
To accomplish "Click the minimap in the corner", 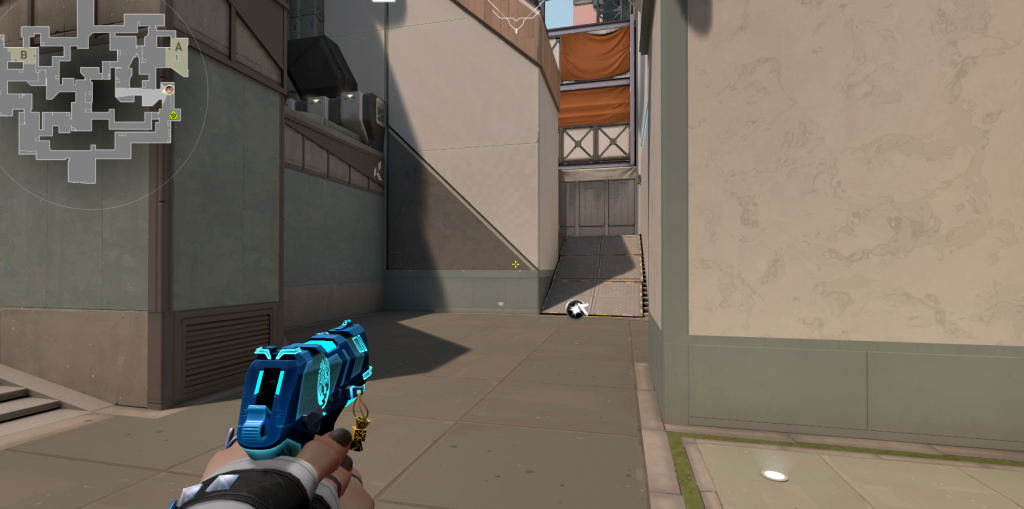I will click(x=97, y=100).
